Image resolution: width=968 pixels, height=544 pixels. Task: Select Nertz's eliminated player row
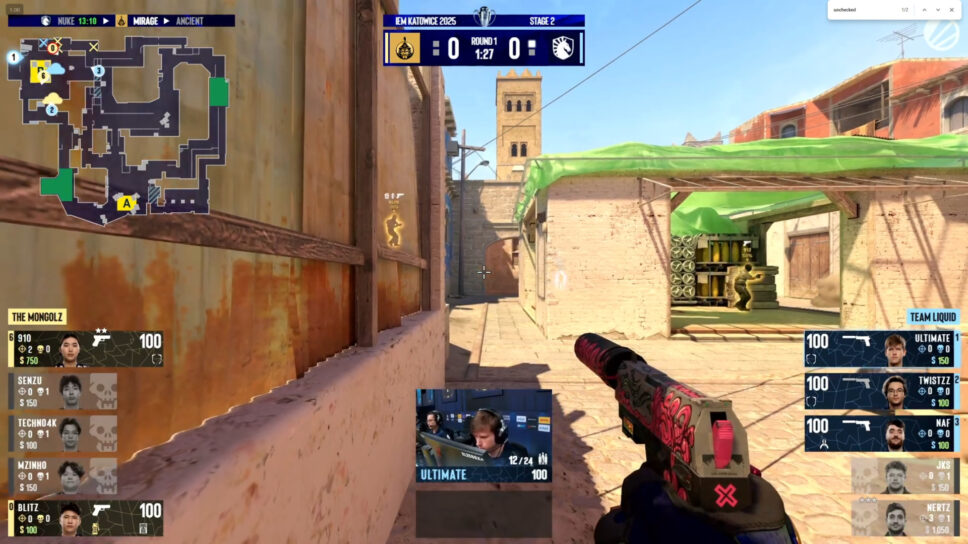tap(903, 517)
